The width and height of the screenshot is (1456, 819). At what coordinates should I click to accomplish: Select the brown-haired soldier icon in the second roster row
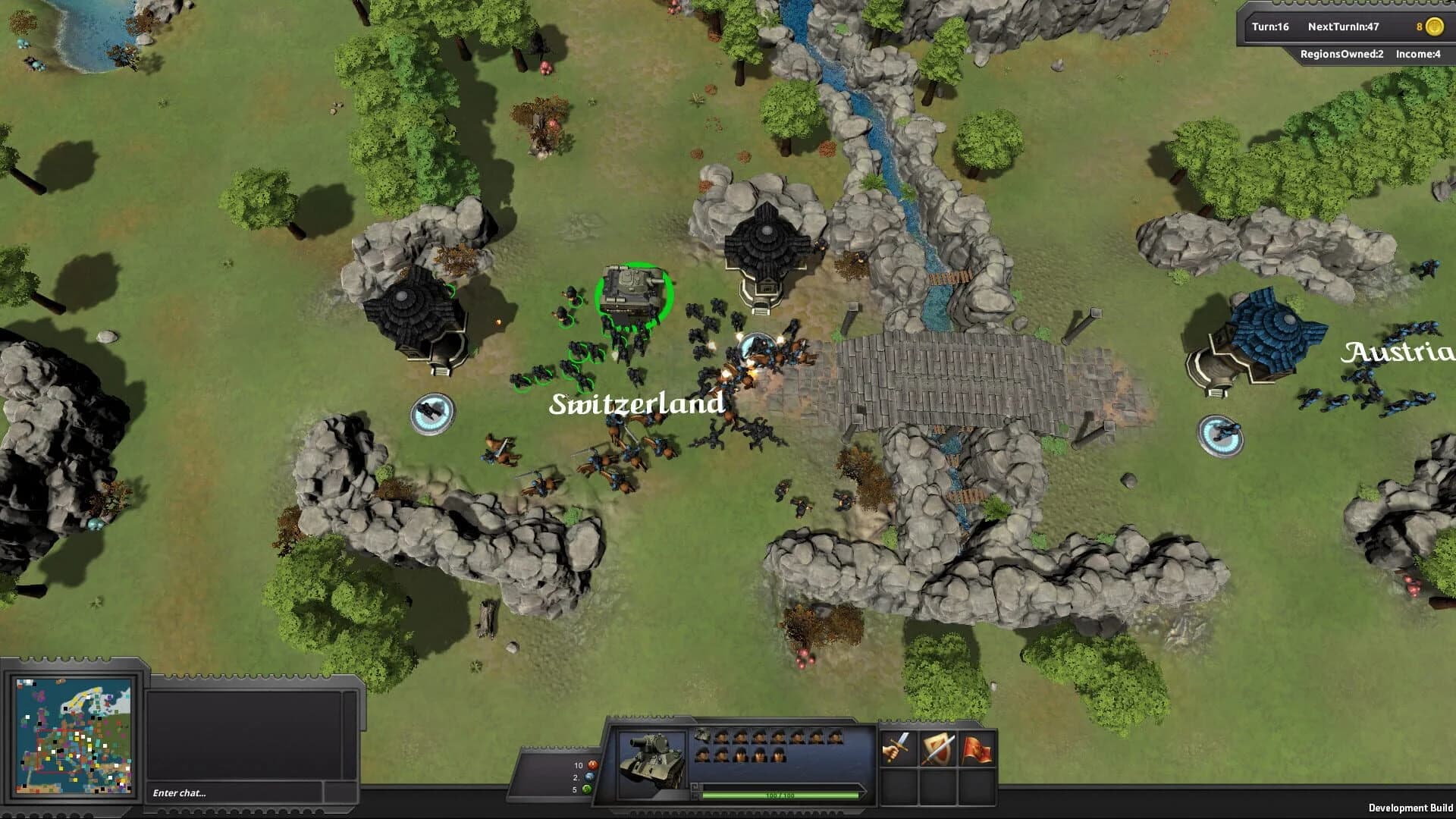pos(741,755)
